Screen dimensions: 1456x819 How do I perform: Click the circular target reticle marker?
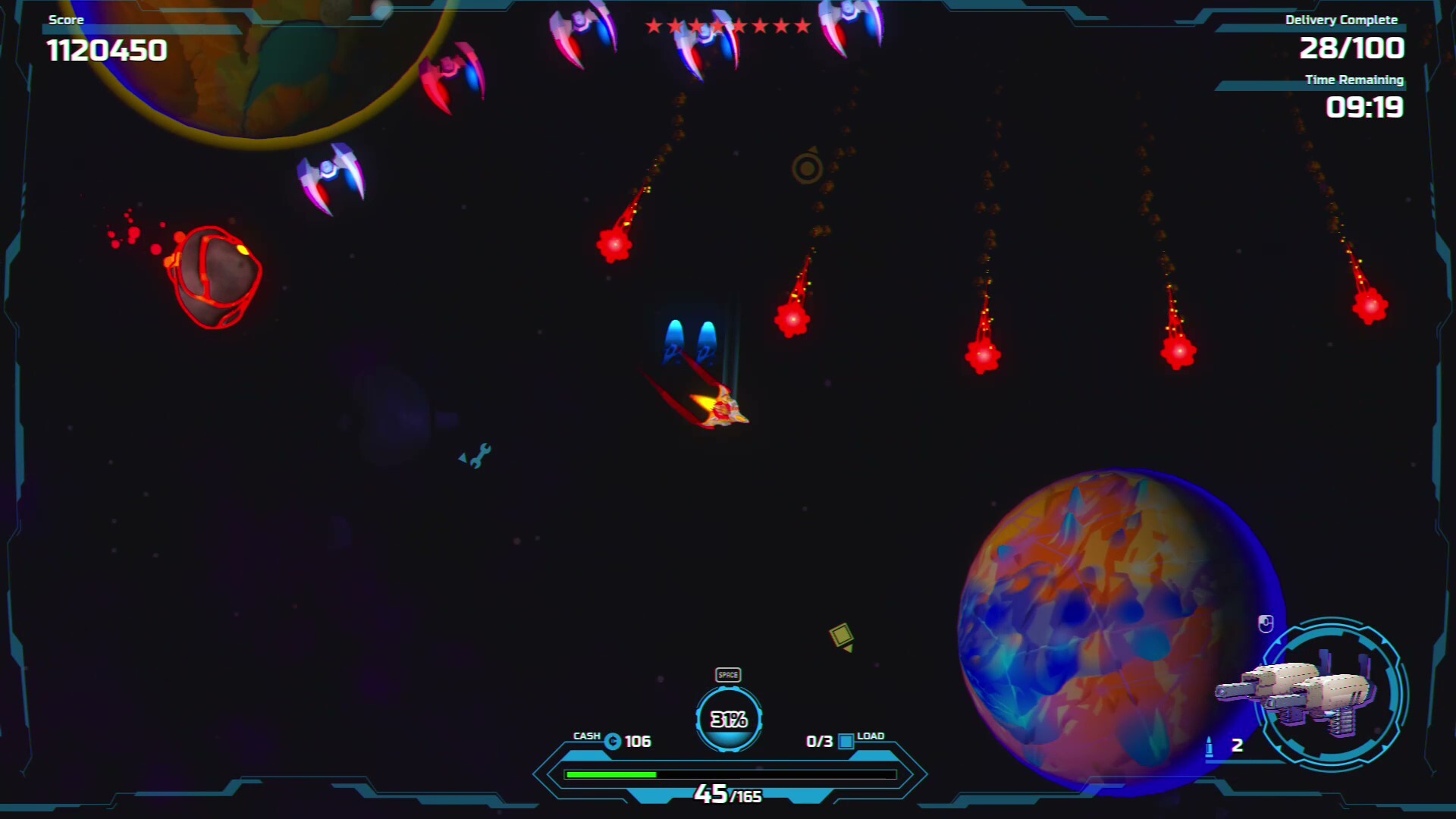pyautogui.click(x=807, y=167)
